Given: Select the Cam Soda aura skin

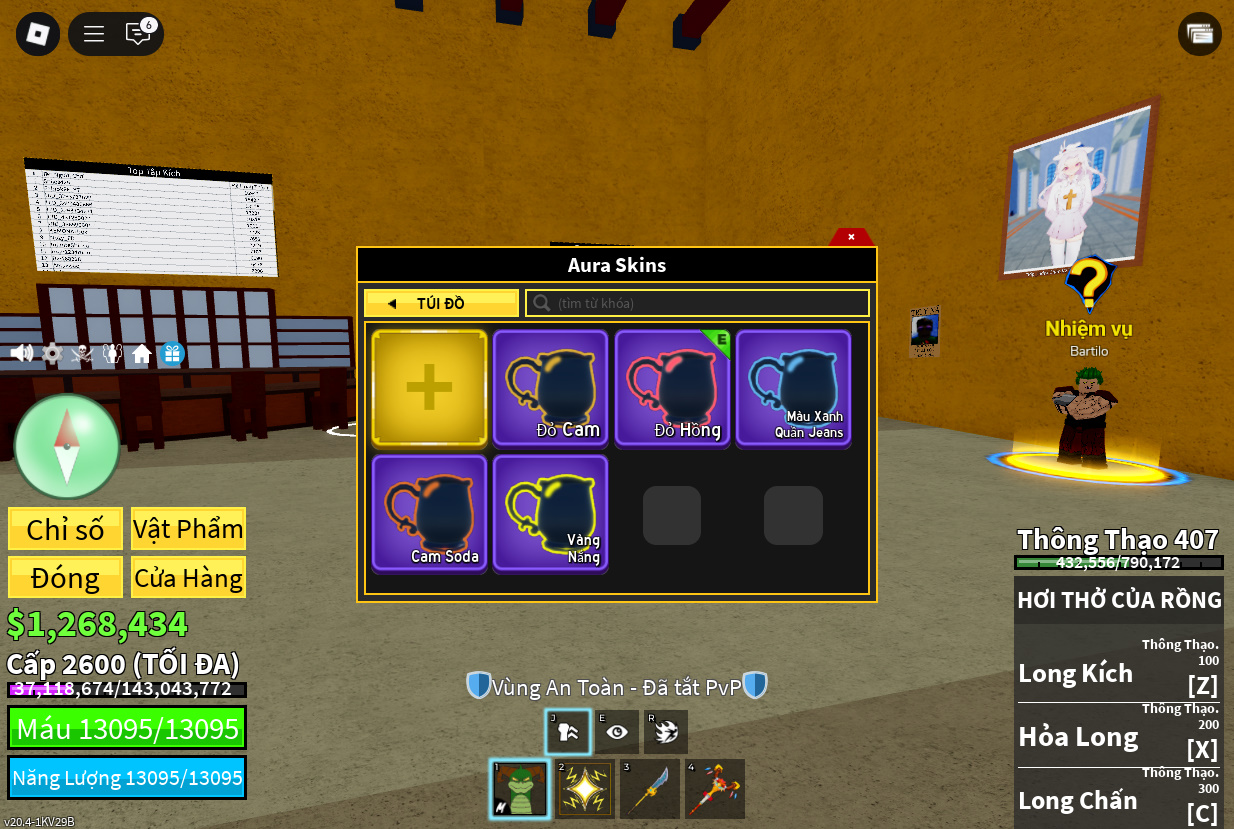Looking at the screenshot, I should pos(429,513).
